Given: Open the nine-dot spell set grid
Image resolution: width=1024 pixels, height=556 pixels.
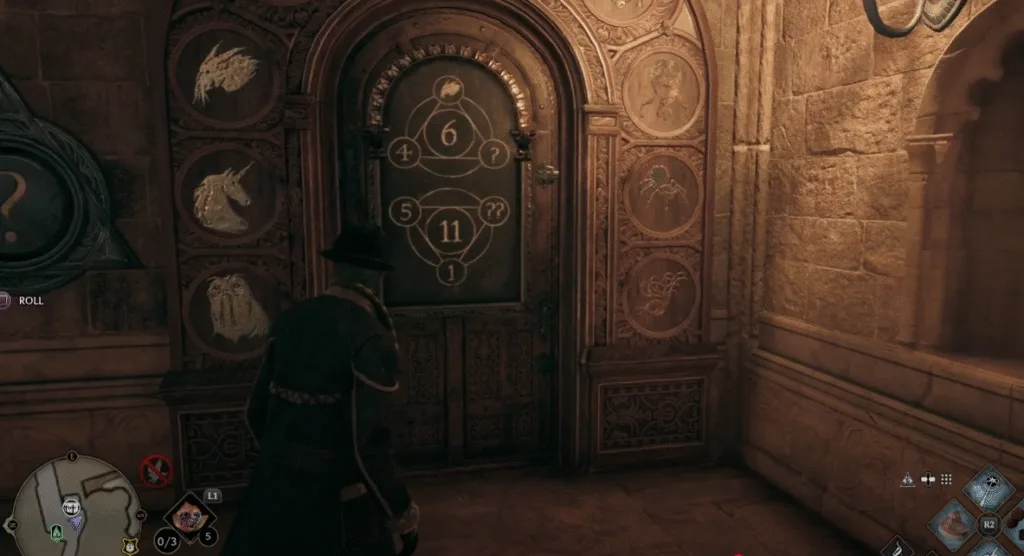Looking at the screenshot, I should (x=945, y=479).
